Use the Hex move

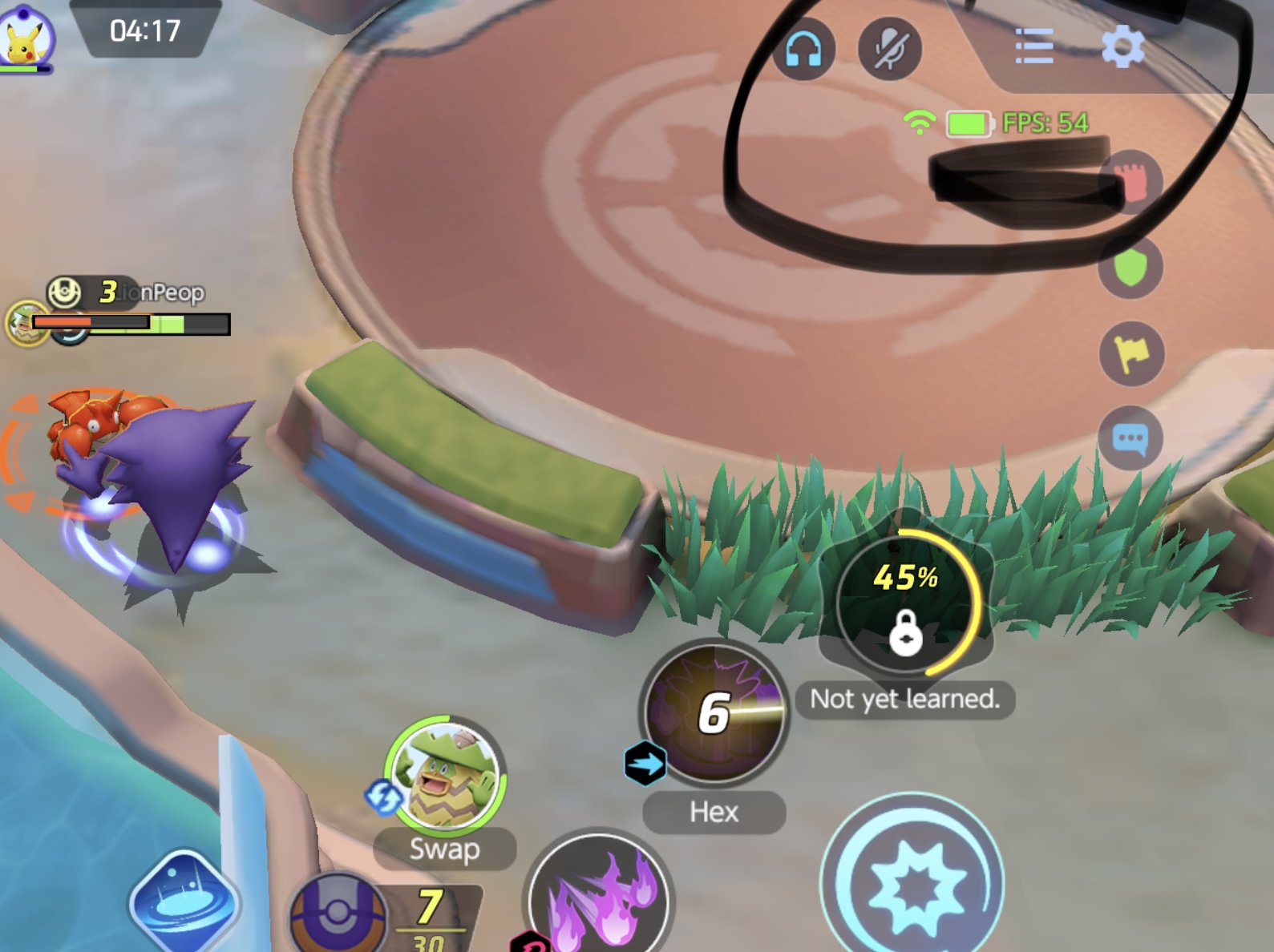coord(714,712)
